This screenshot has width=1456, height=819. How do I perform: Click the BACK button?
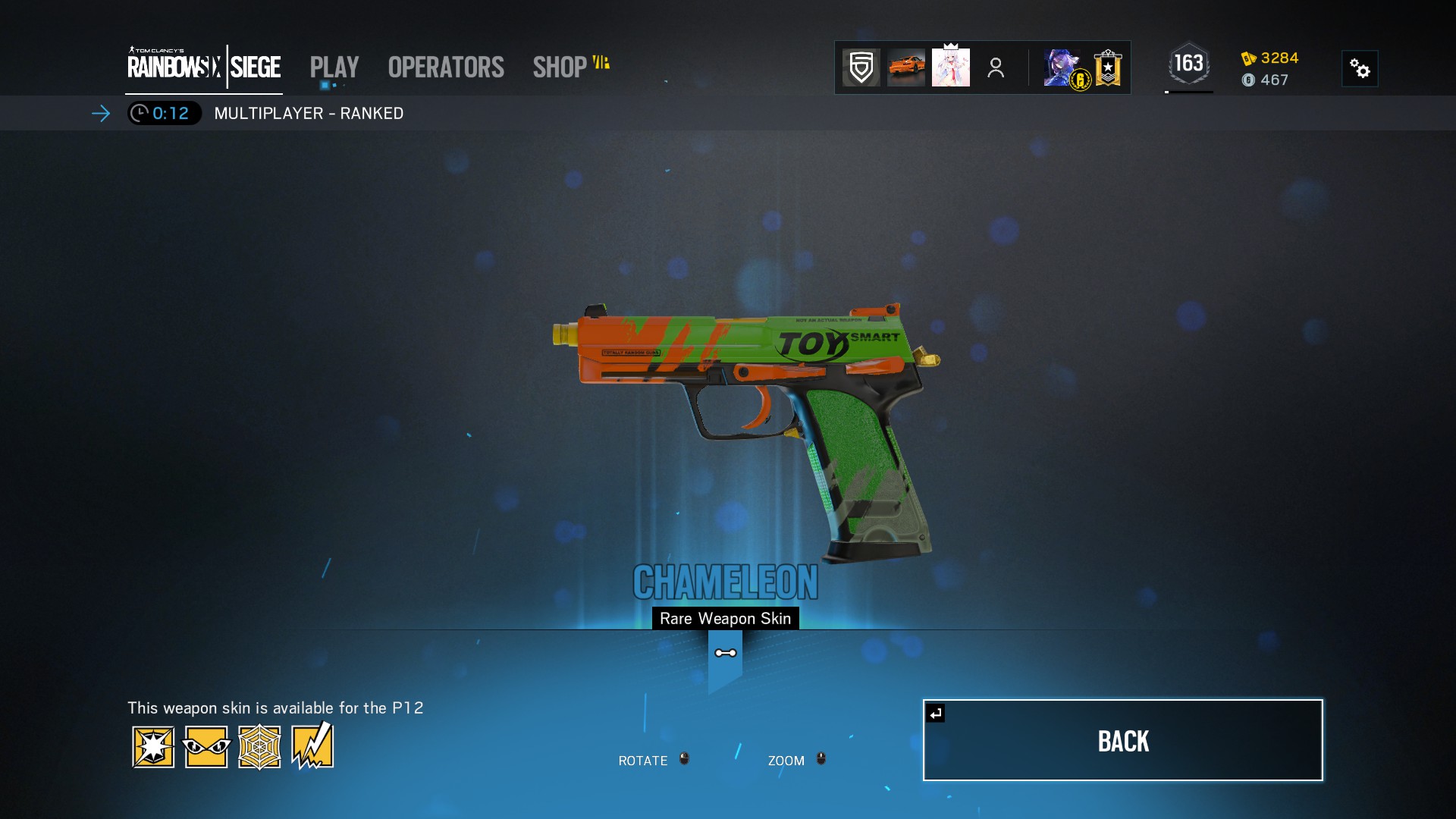pos(1123,740)
